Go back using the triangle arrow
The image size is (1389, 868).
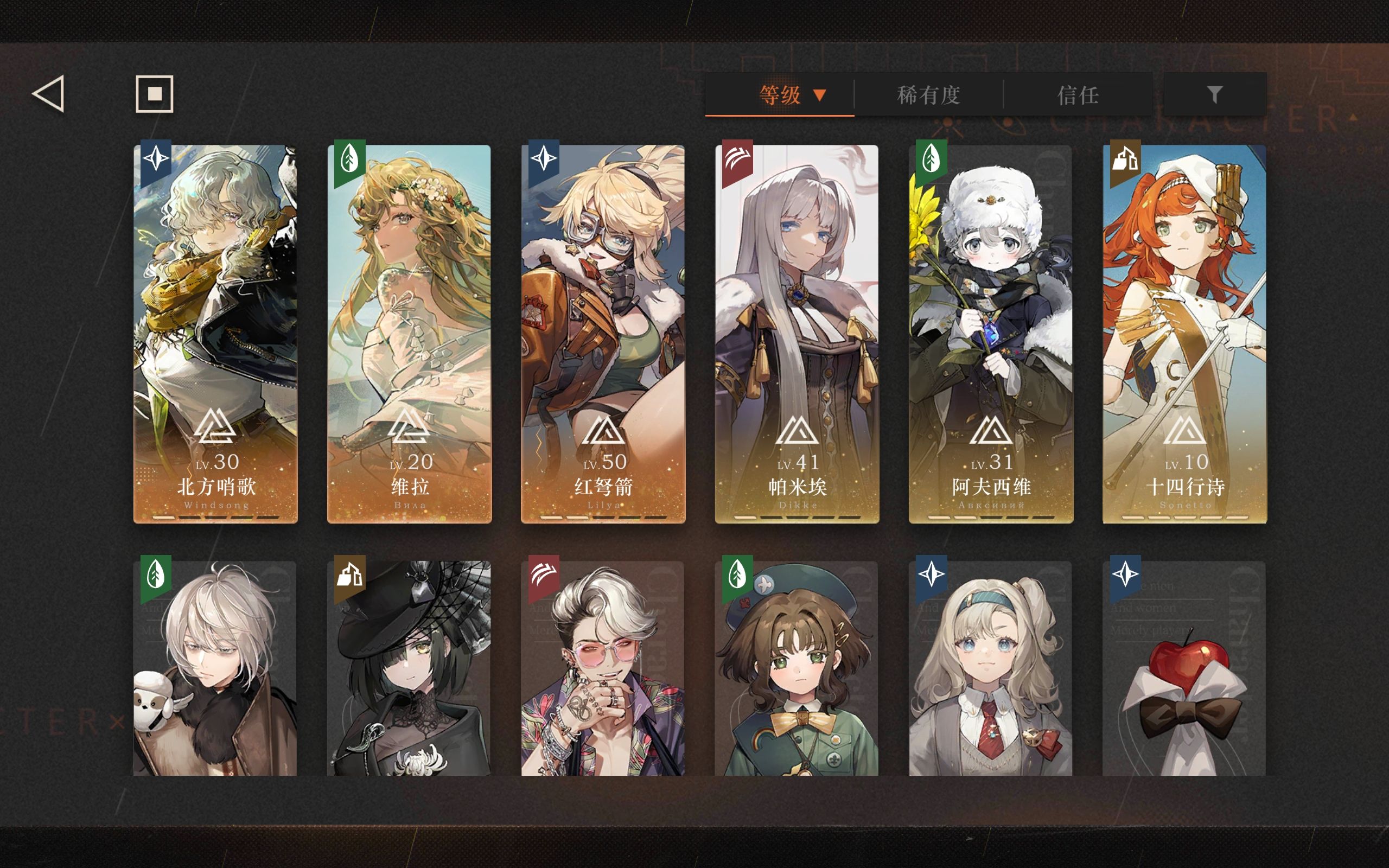coord(48,93)
